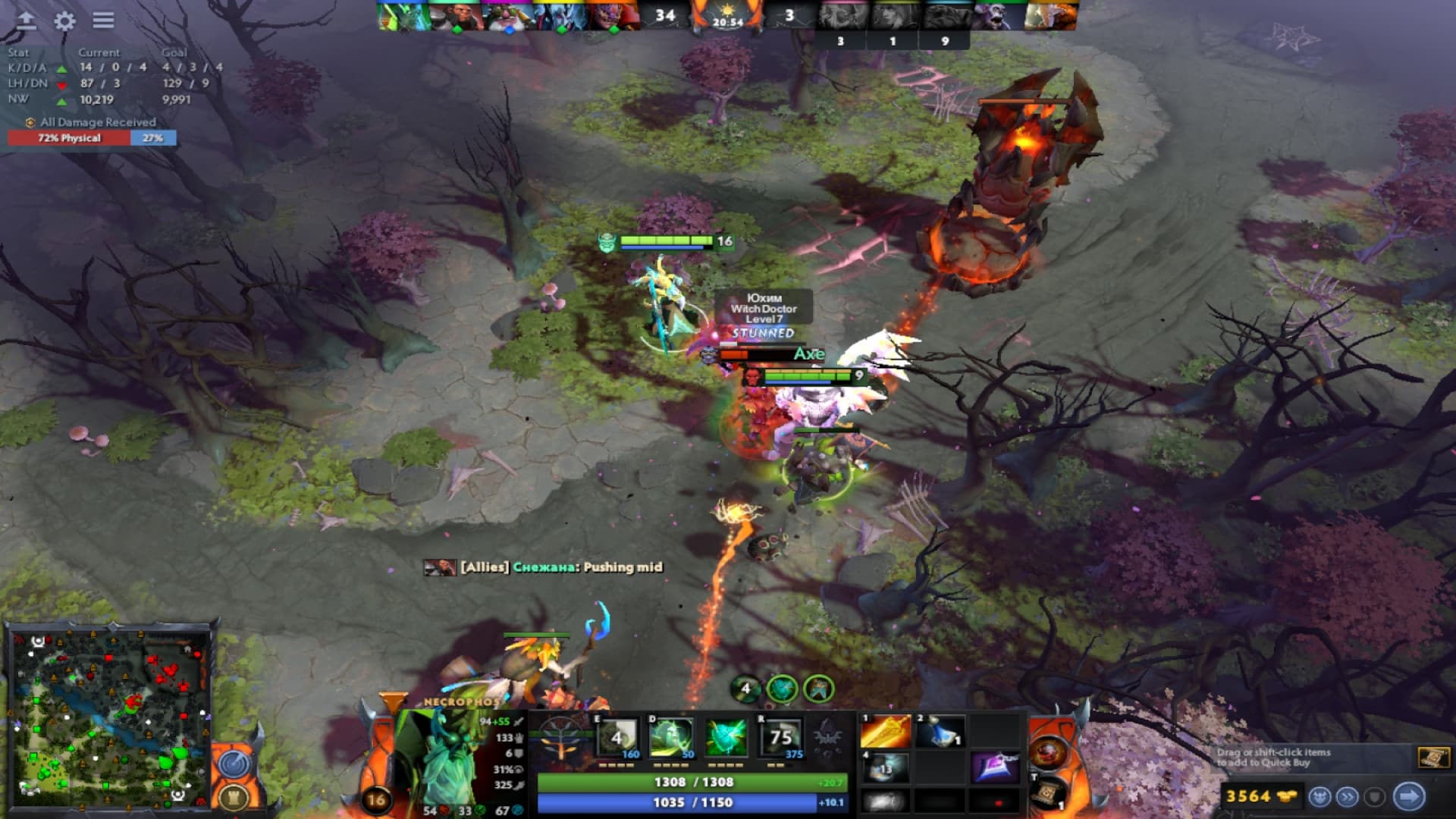Open the shop with the blue arrow button
The height and width of the screenshot is (819, 1456).
(x=1407, y=796)
